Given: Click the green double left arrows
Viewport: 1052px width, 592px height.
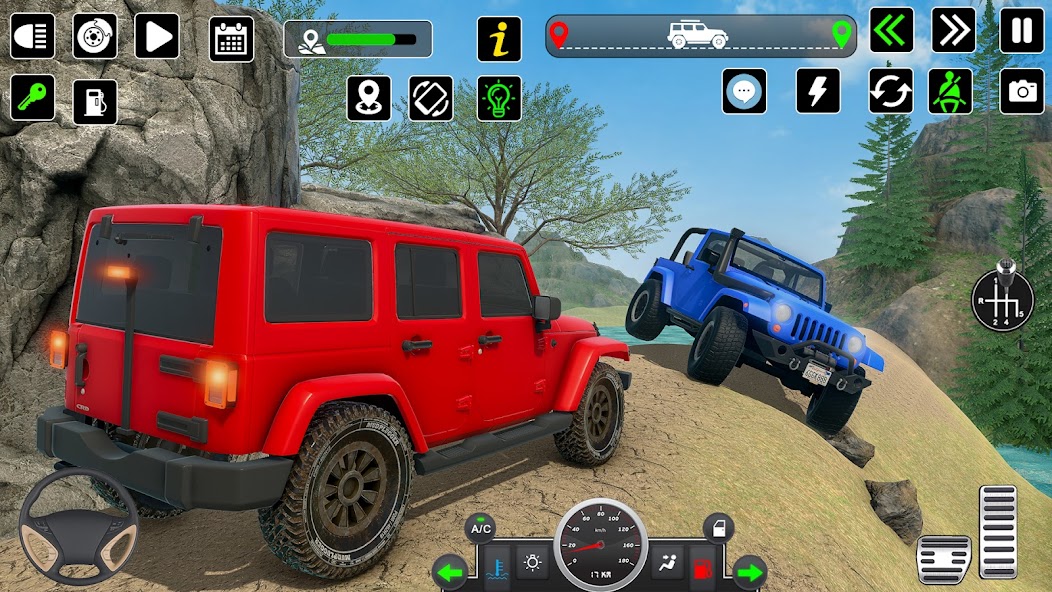Looking at the screenshot, I should click(x=891, y=30).
